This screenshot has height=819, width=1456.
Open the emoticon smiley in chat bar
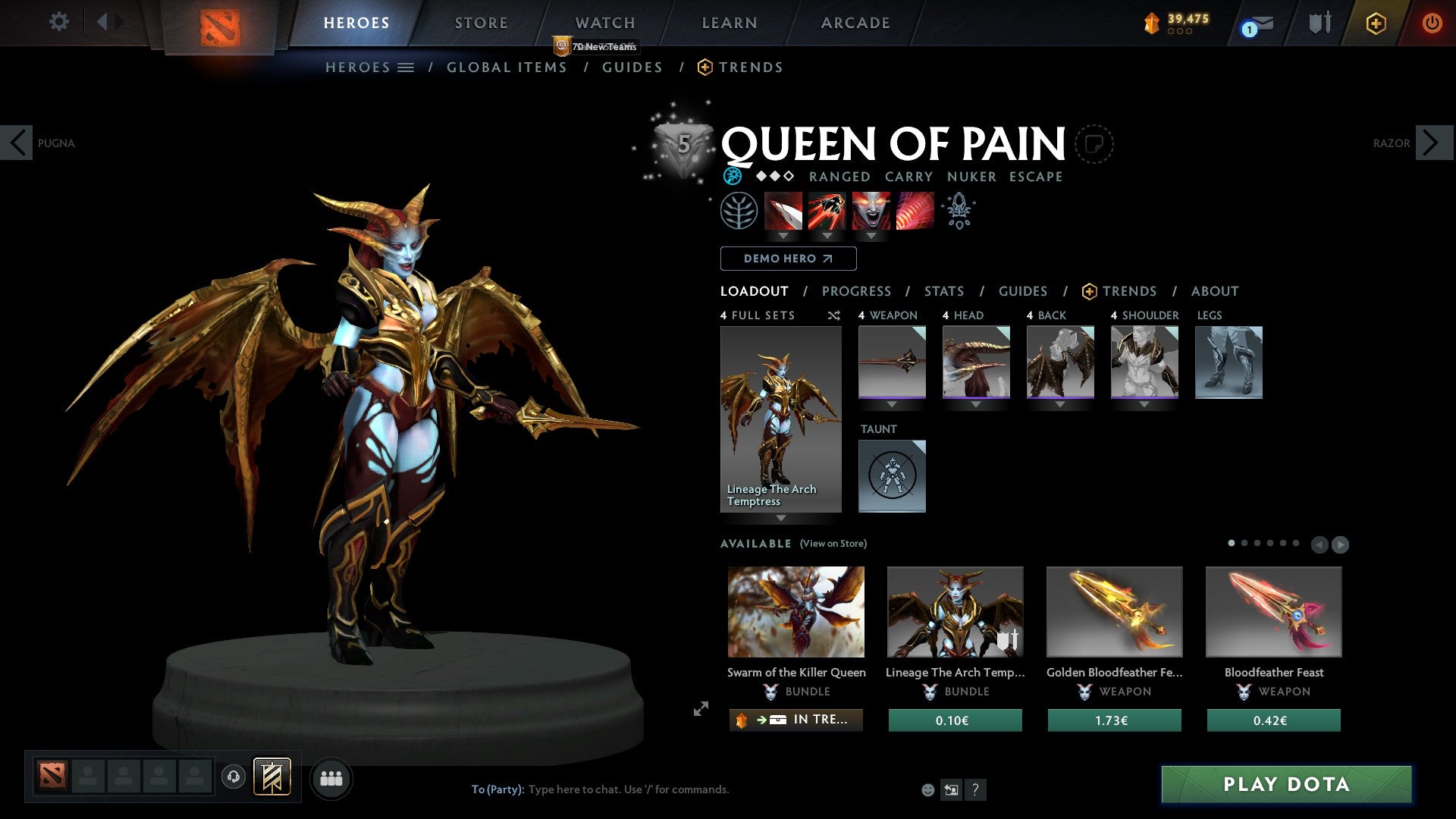click(x=928, y=789)
